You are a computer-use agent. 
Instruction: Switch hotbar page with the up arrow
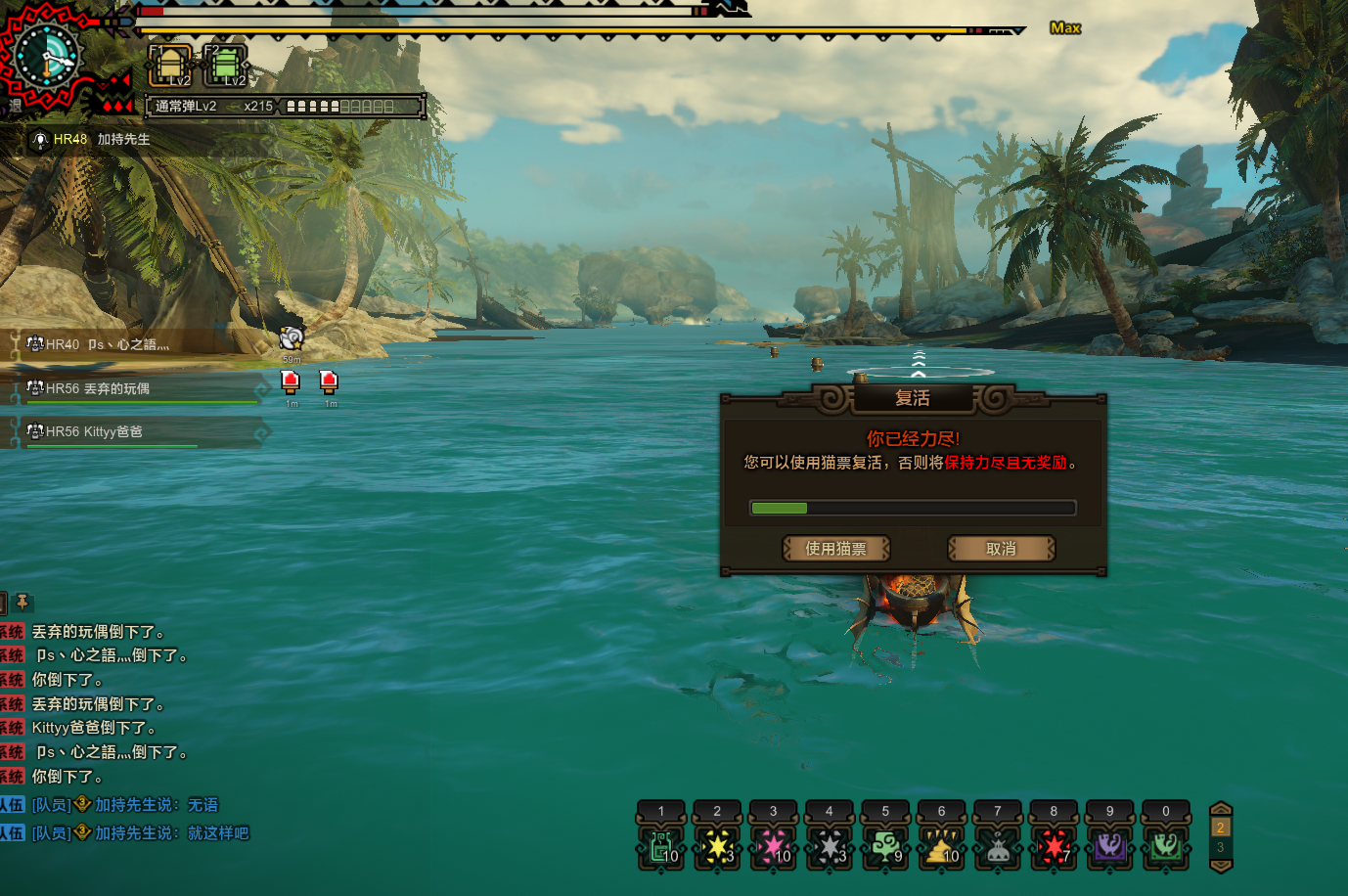[1221, 809]
